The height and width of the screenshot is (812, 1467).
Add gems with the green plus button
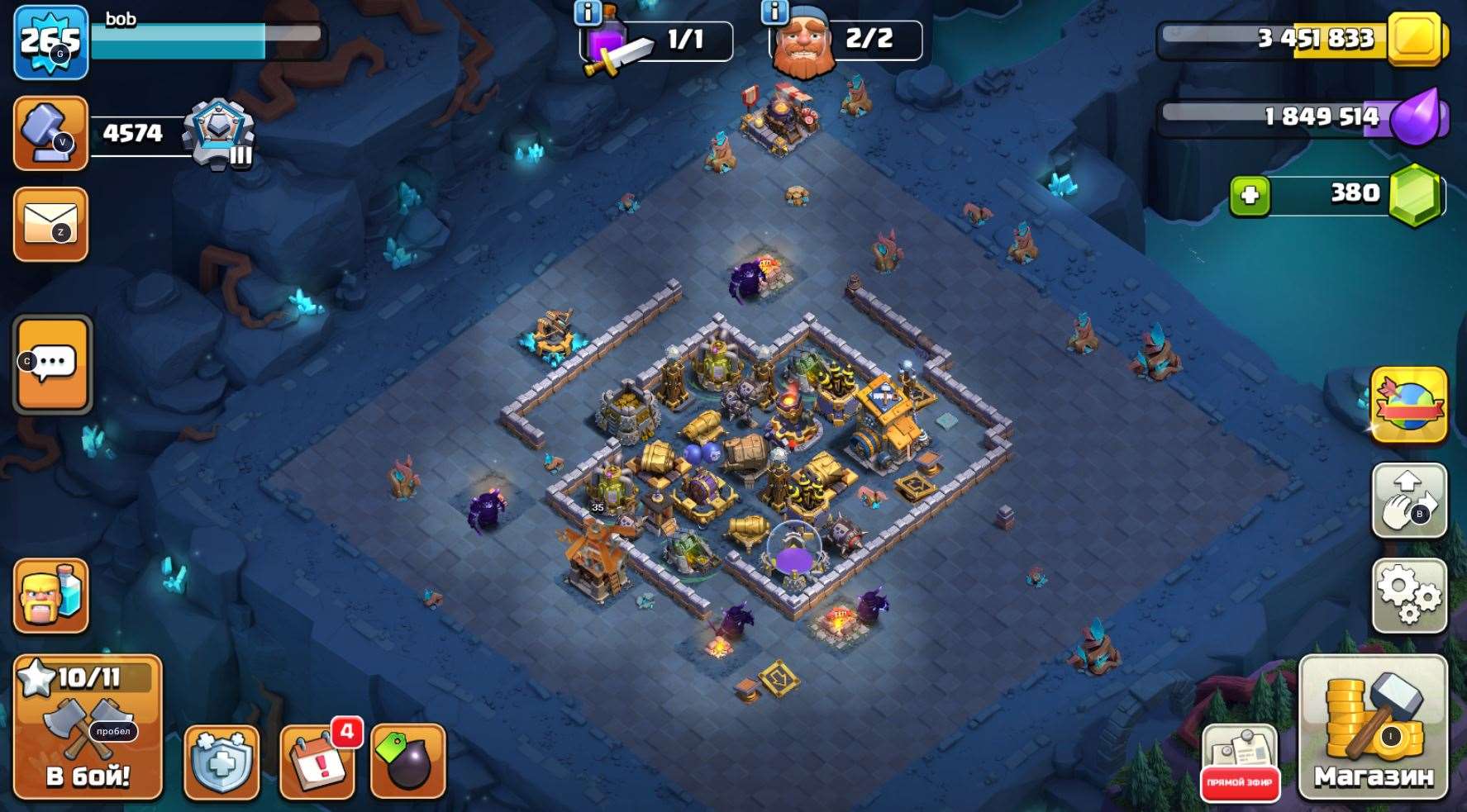click(1250, 196)
